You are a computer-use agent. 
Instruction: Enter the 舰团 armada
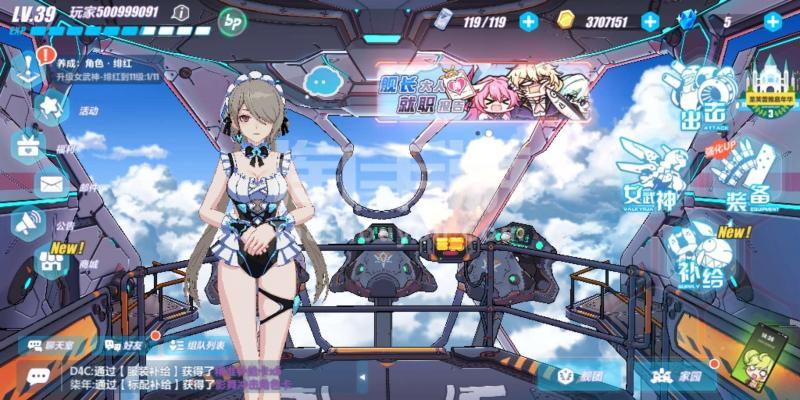(578, 377)
